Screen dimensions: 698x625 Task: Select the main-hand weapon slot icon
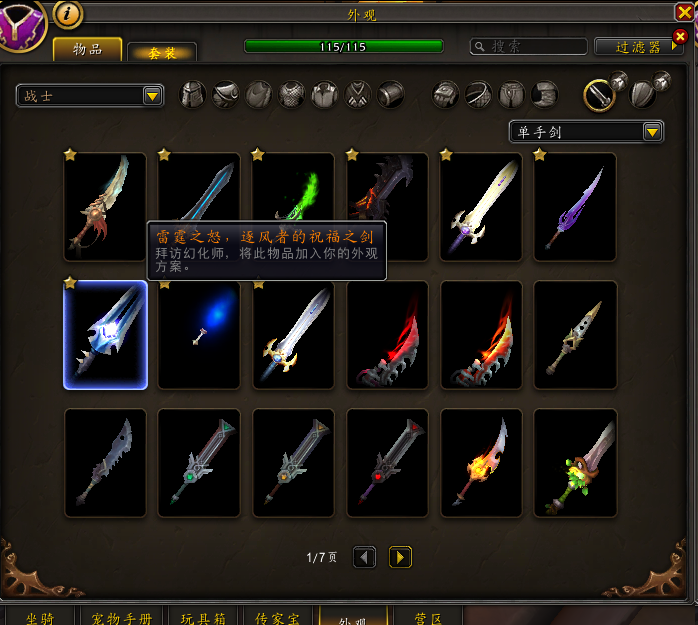599,95
